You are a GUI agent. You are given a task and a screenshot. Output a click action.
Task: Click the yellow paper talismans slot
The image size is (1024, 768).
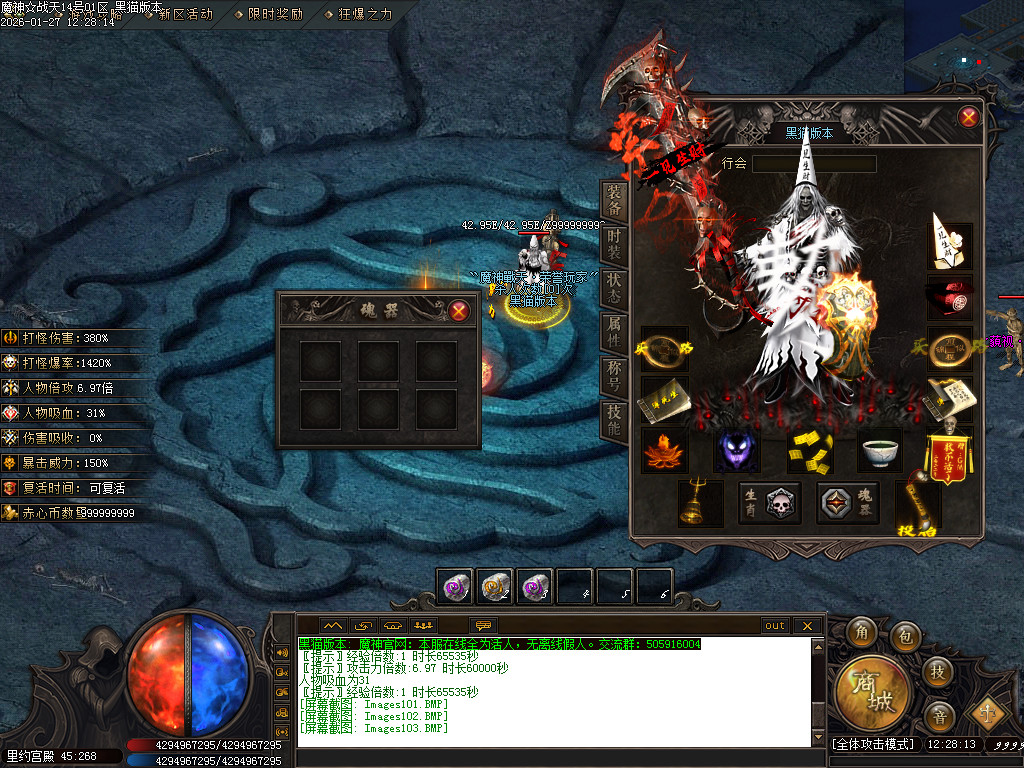[x=810, y=450]
